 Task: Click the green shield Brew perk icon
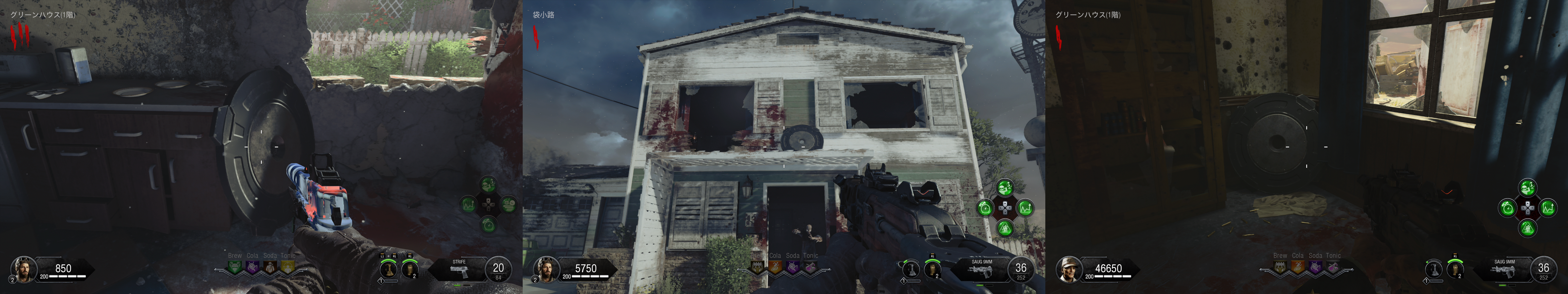pos(234,267)
